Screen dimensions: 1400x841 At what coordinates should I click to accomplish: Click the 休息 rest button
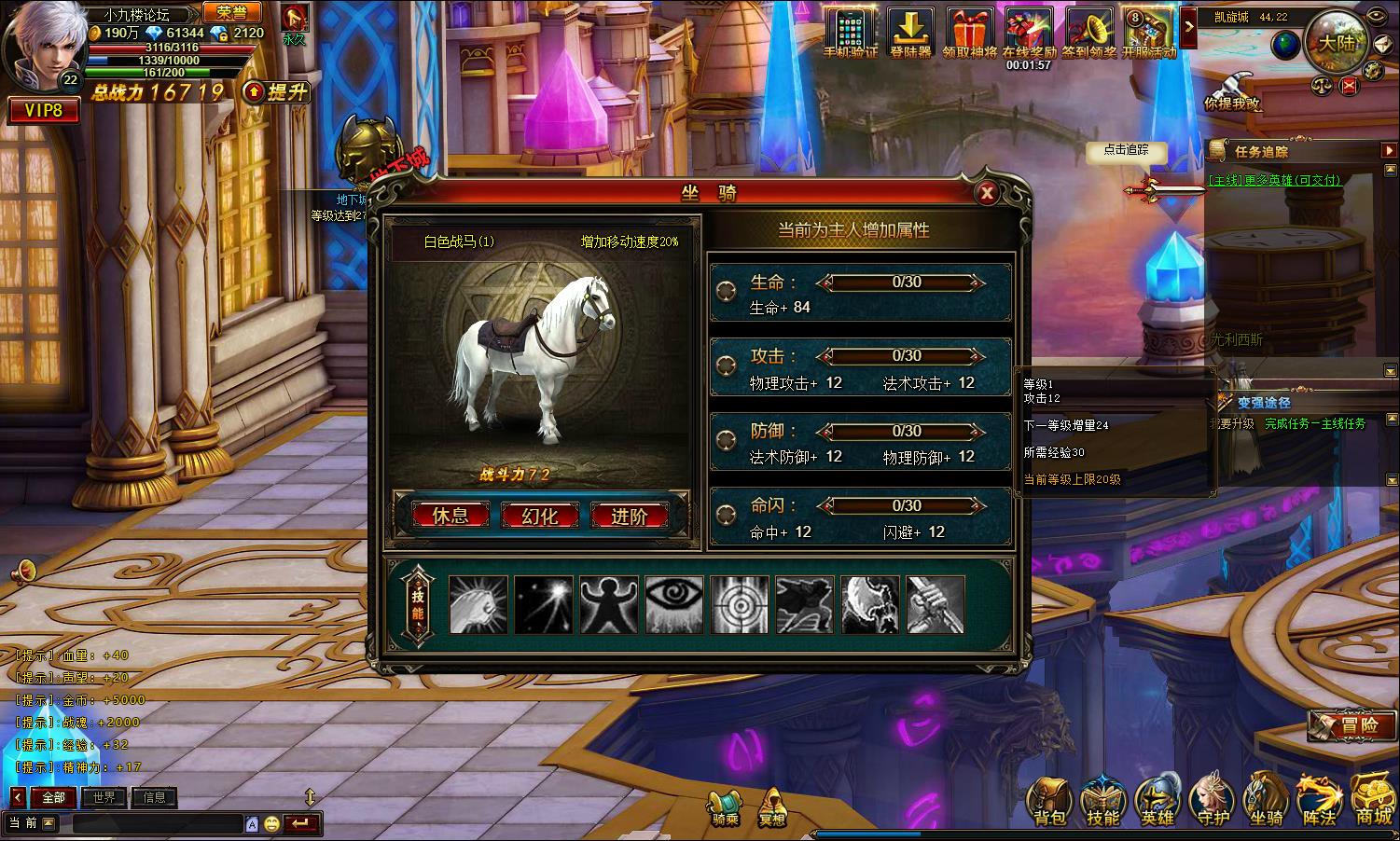pyautogui.click(x=450, y=516)
